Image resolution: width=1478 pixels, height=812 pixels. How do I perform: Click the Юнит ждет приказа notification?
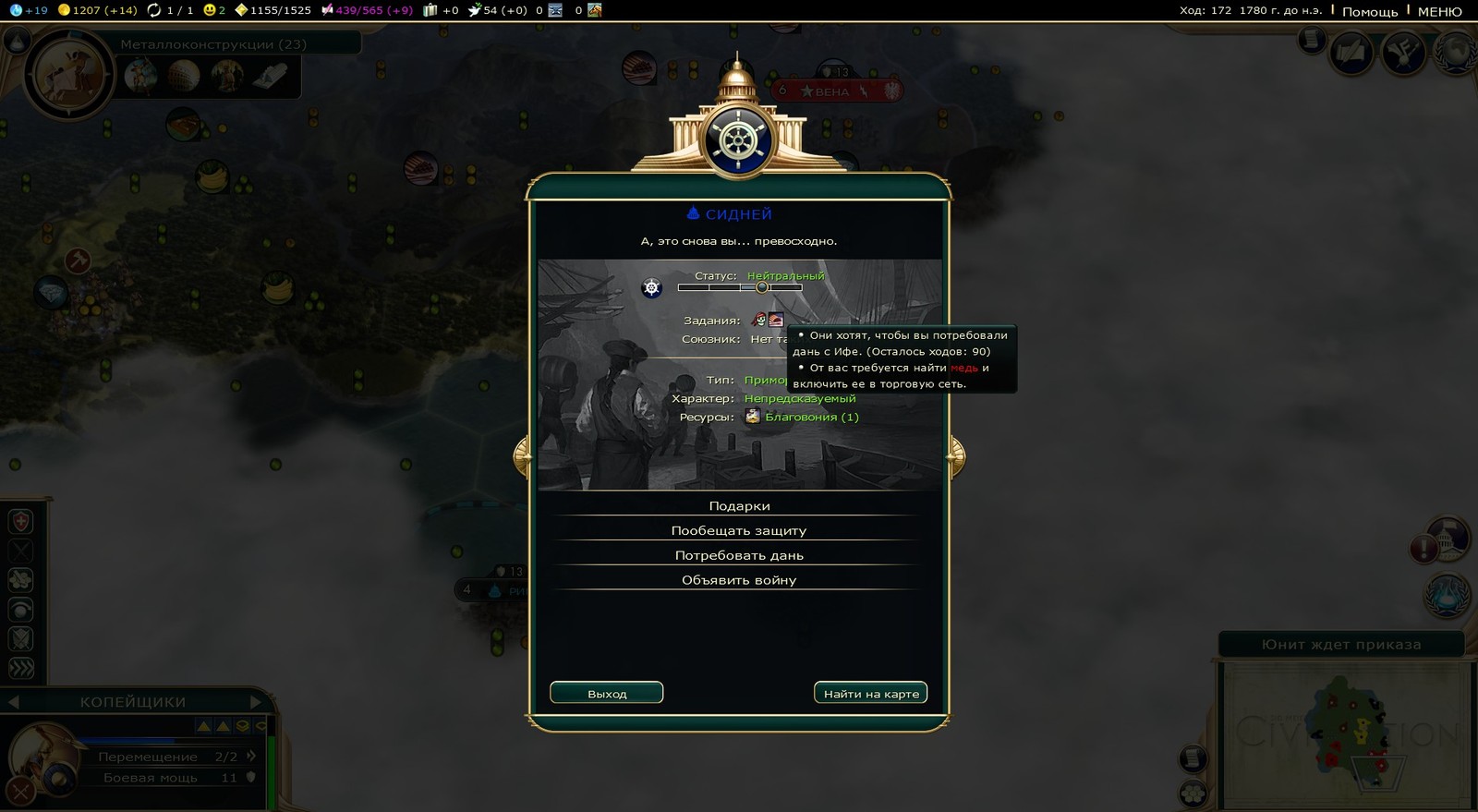pyautogui.click(x=1341, y=645)
